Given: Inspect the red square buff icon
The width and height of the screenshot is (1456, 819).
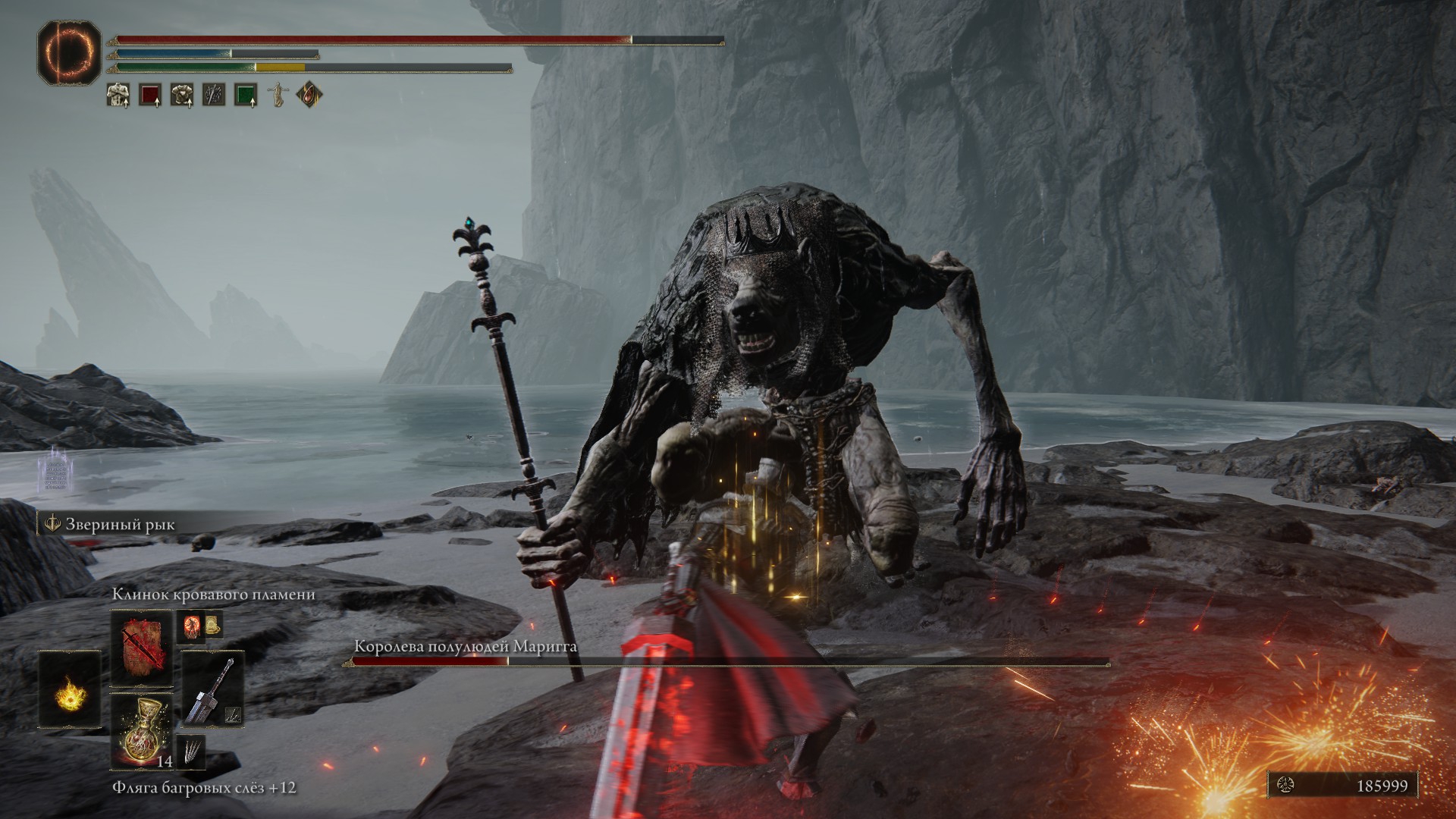Looking at the screenshot, I should coord(150,95).
